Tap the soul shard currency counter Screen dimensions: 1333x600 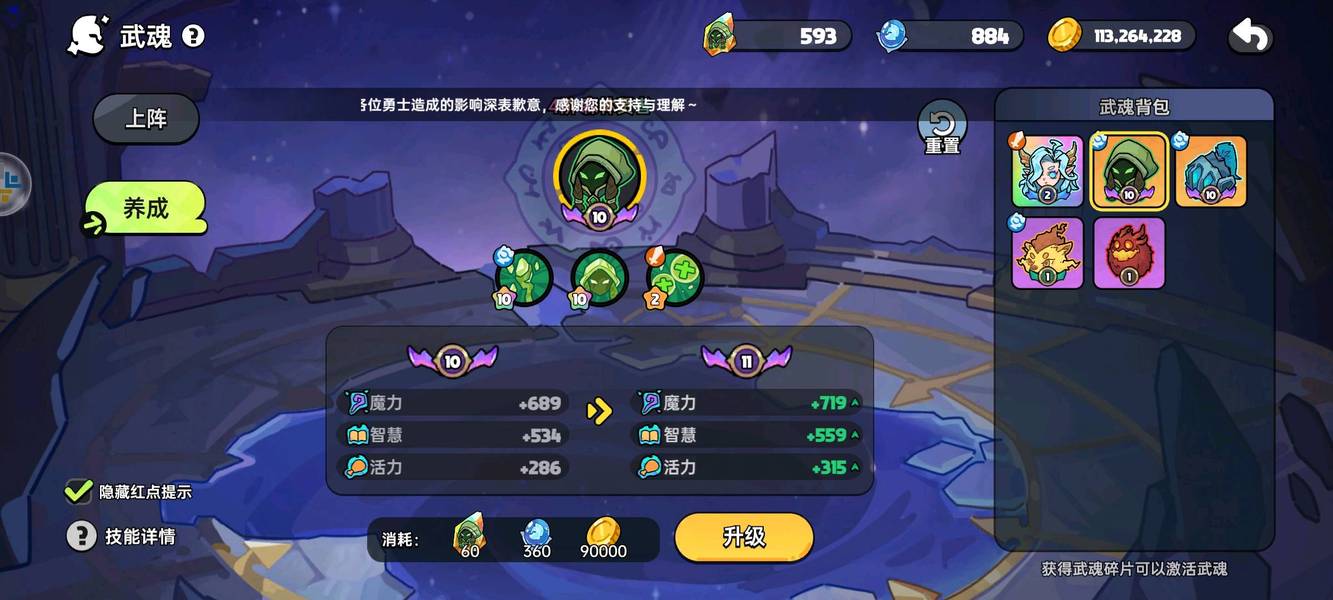coord(778,36)
